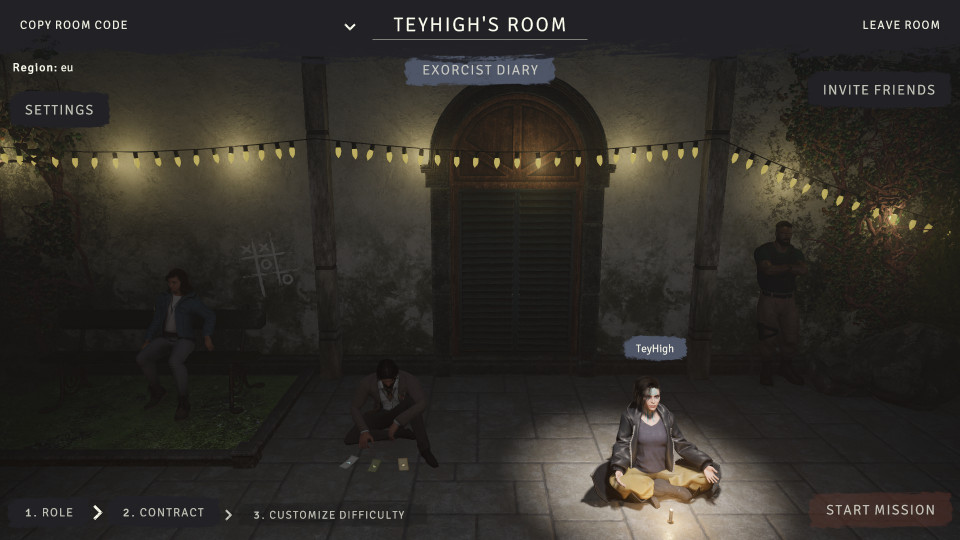Copy the room code

(74, 25)
